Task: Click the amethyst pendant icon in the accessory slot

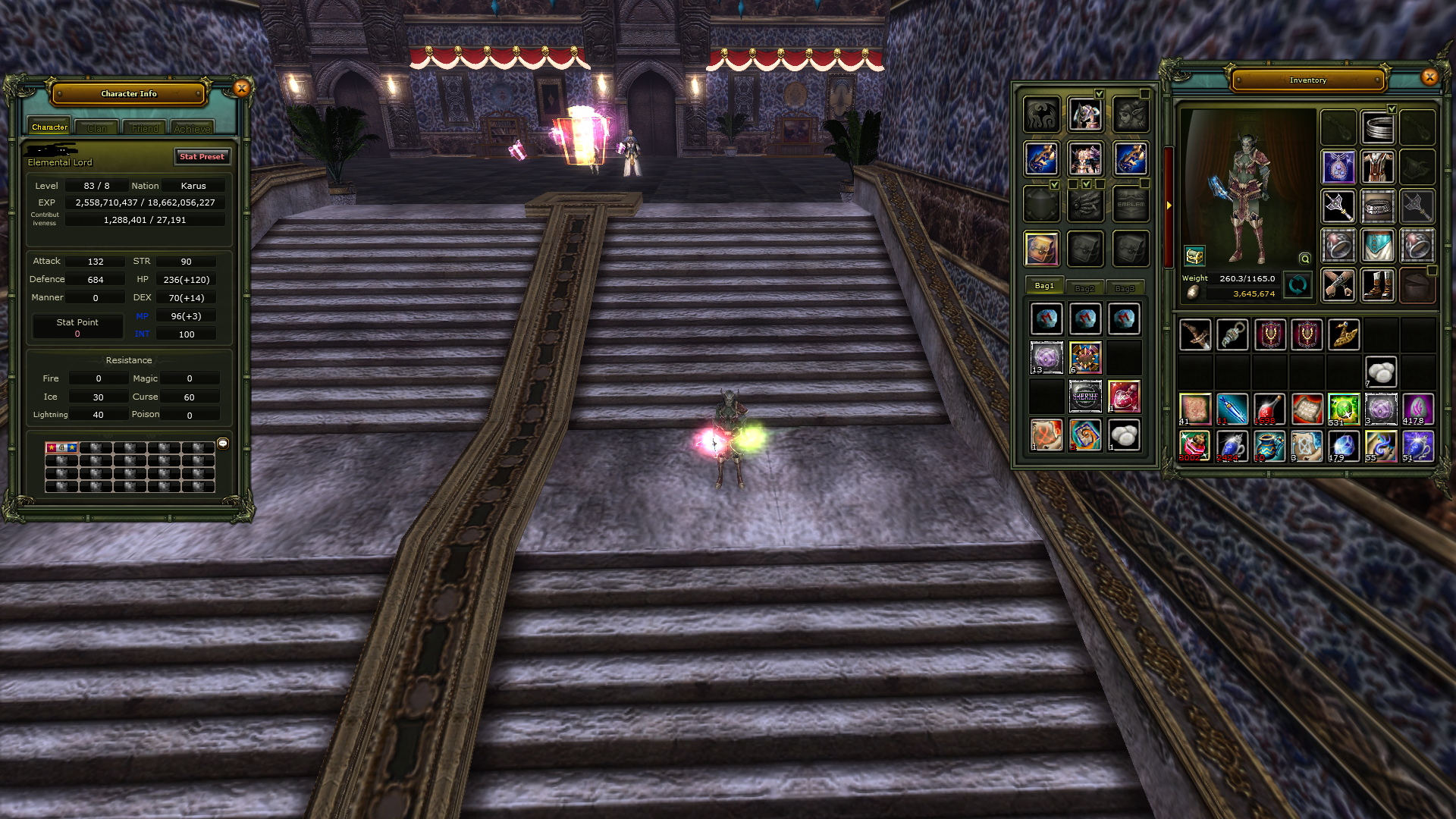Action: point(1339,167)
